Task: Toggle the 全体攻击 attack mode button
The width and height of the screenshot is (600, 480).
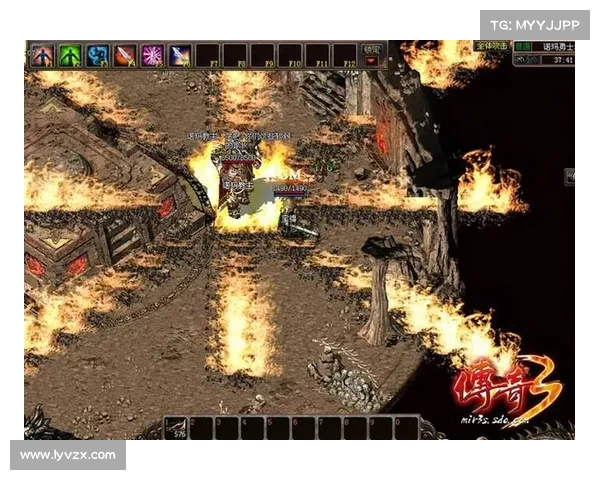Action: pyautogui.click(x=493, y=46)
